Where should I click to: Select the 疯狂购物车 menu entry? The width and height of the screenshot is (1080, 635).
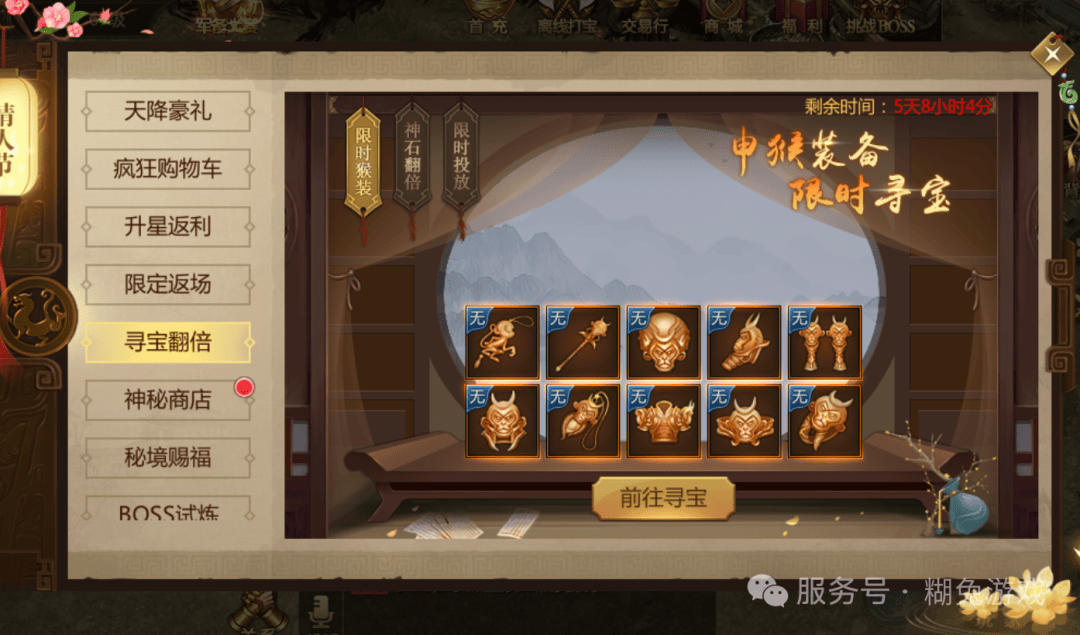pyautogui.click(x=167, y=169)
